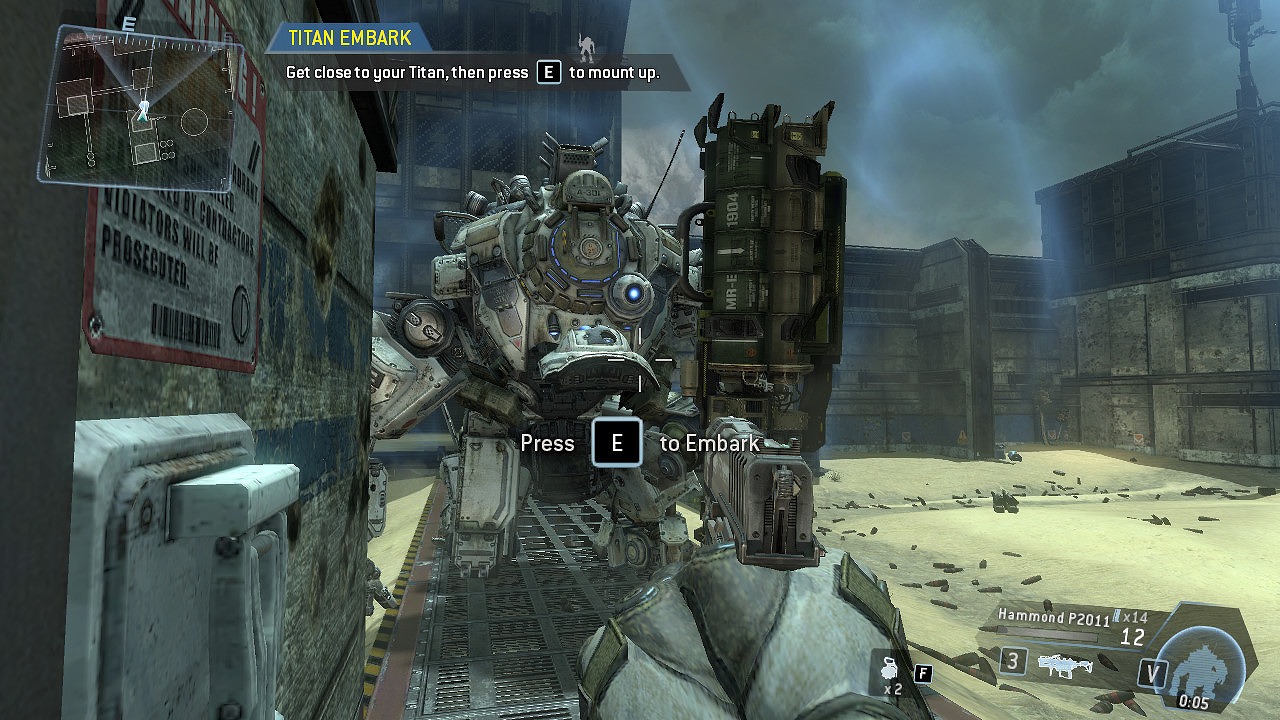Choose the anti-titan launcher weapon icon
The width and height of the screenshot is (1280, 720).
pos(1063,663)
